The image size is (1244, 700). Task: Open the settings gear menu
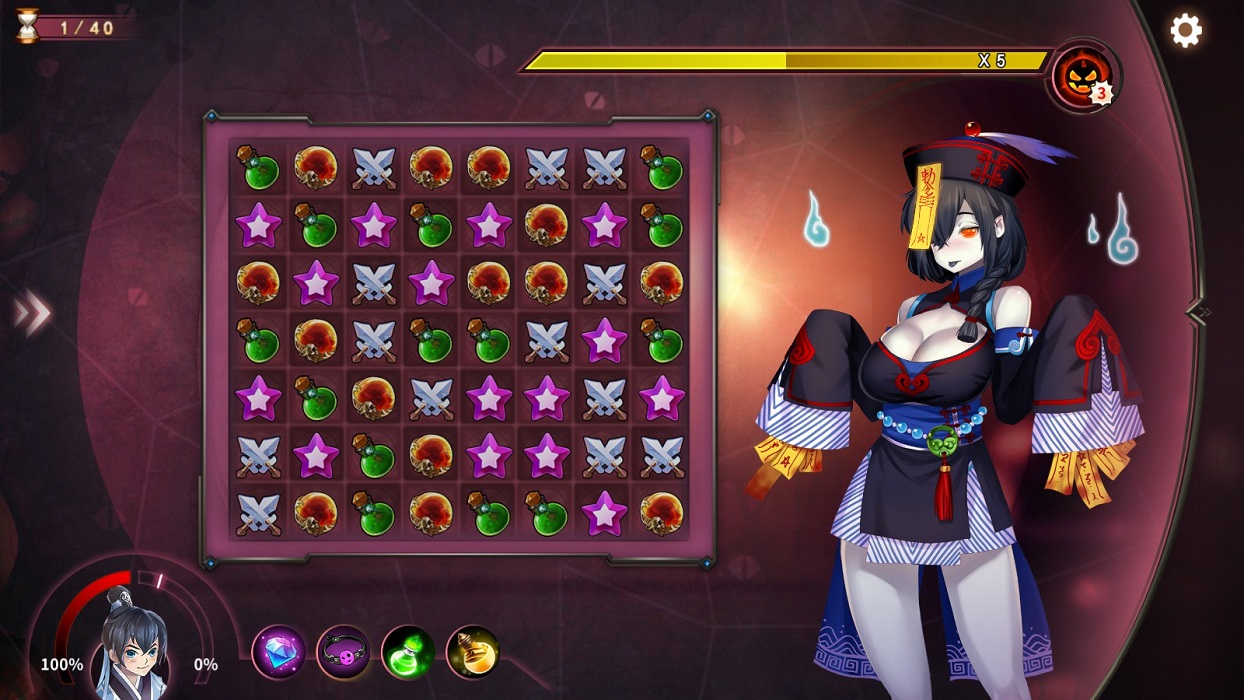coord(1186,30)
